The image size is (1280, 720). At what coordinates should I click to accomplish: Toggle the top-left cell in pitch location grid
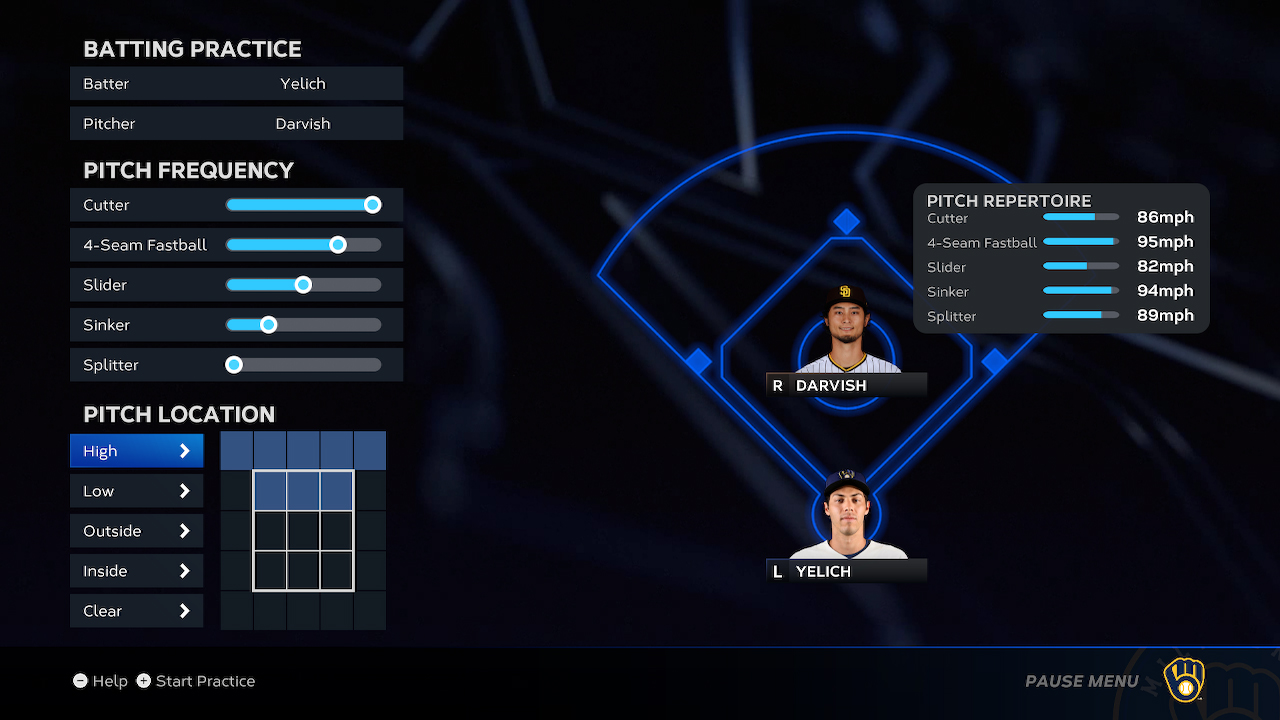236,450
